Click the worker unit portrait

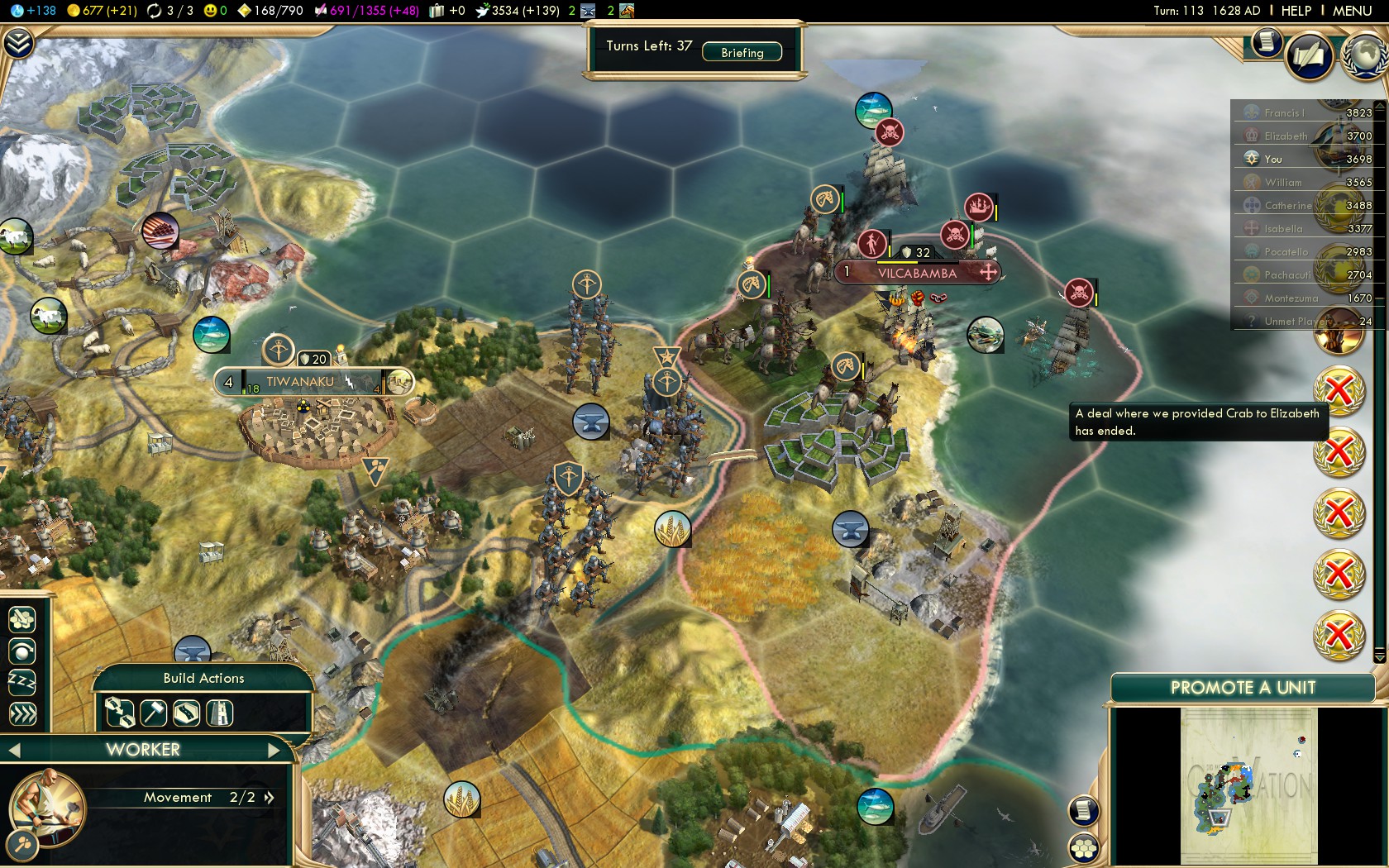pos(47,807)
